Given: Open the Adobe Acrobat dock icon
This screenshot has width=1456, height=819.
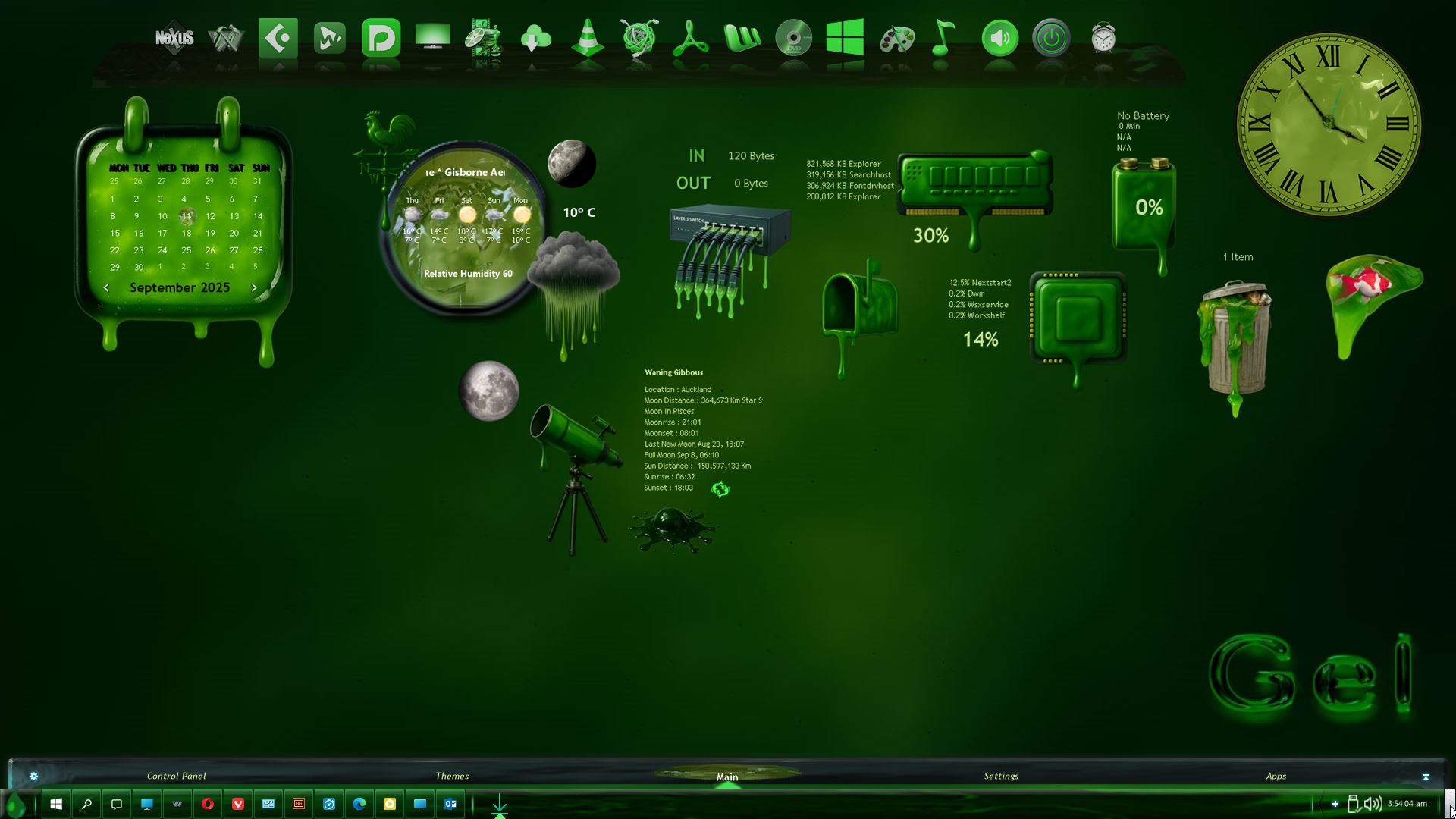Looking at the screenshot, I should tap(690, 37).
